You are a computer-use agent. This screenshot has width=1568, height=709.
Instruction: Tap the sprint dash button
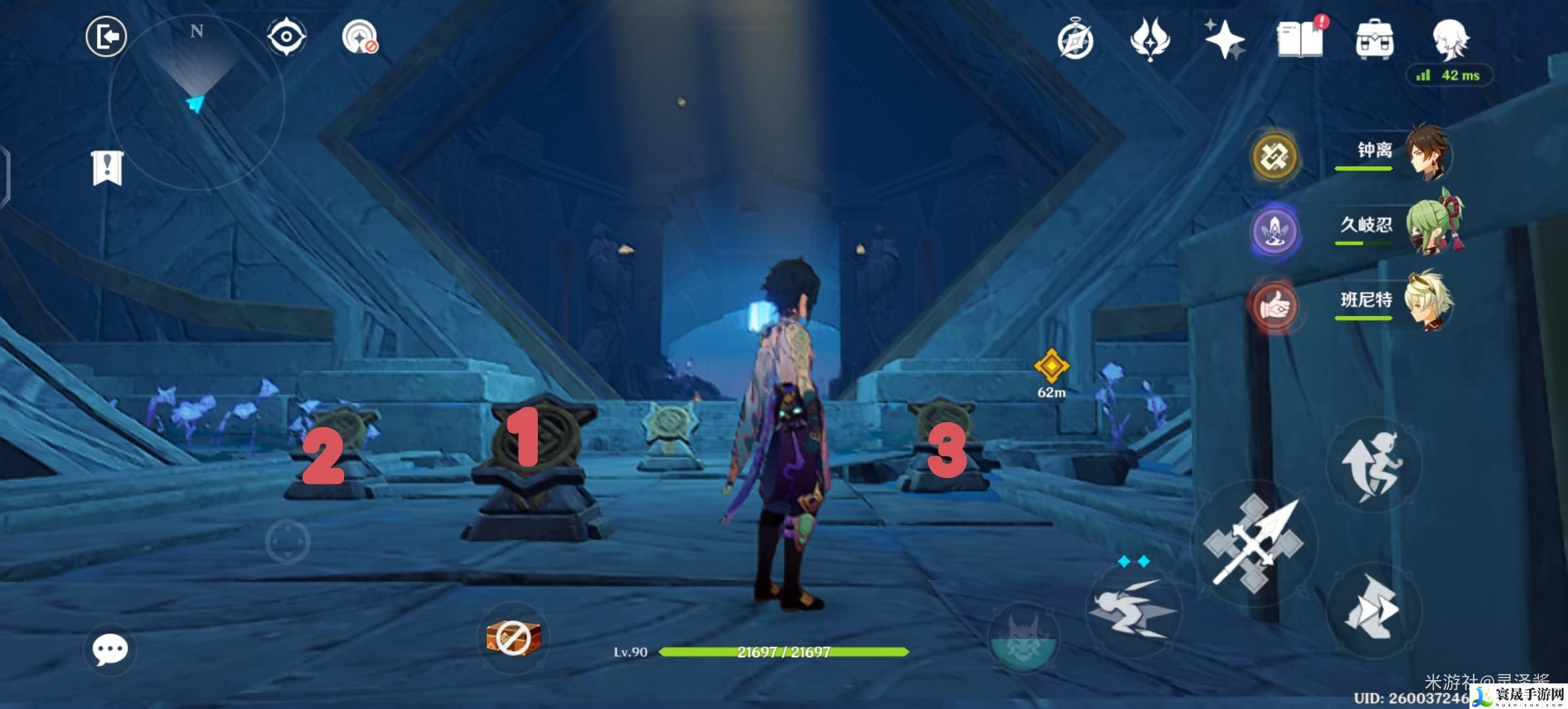click(x=1374, y=607)
